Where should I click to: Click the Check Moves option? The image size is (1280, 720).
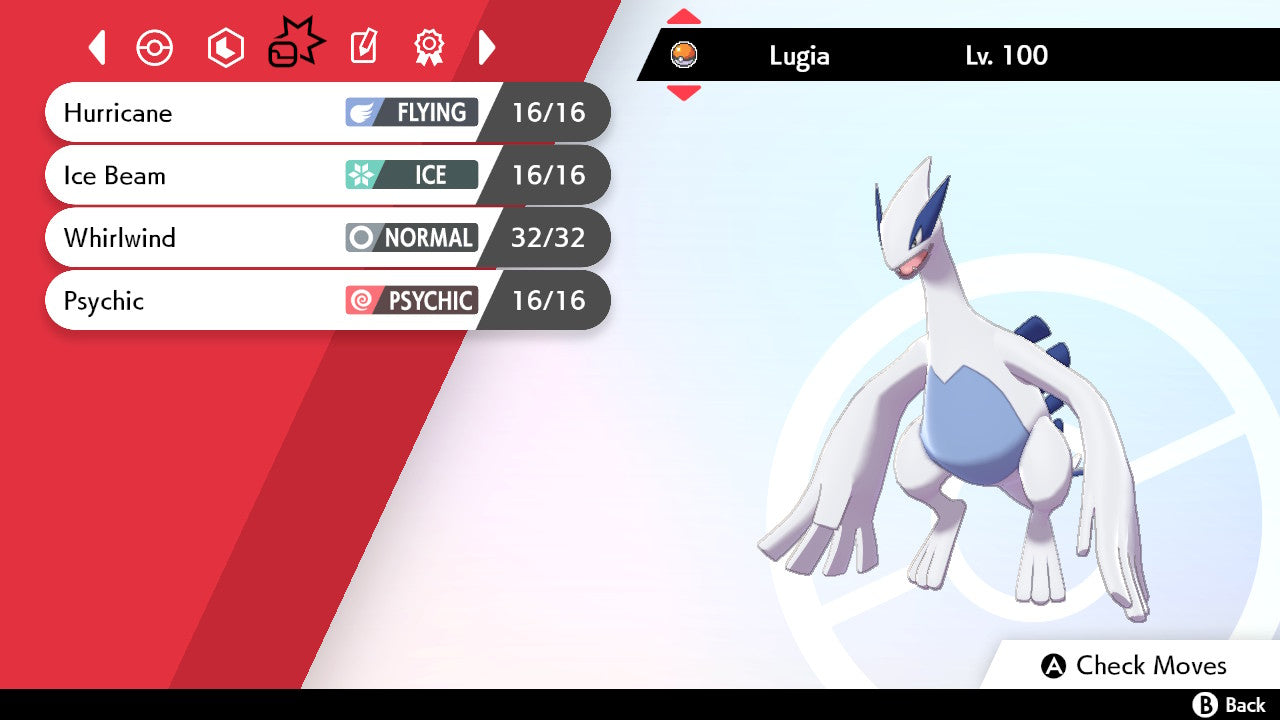tap(1134, 666)
